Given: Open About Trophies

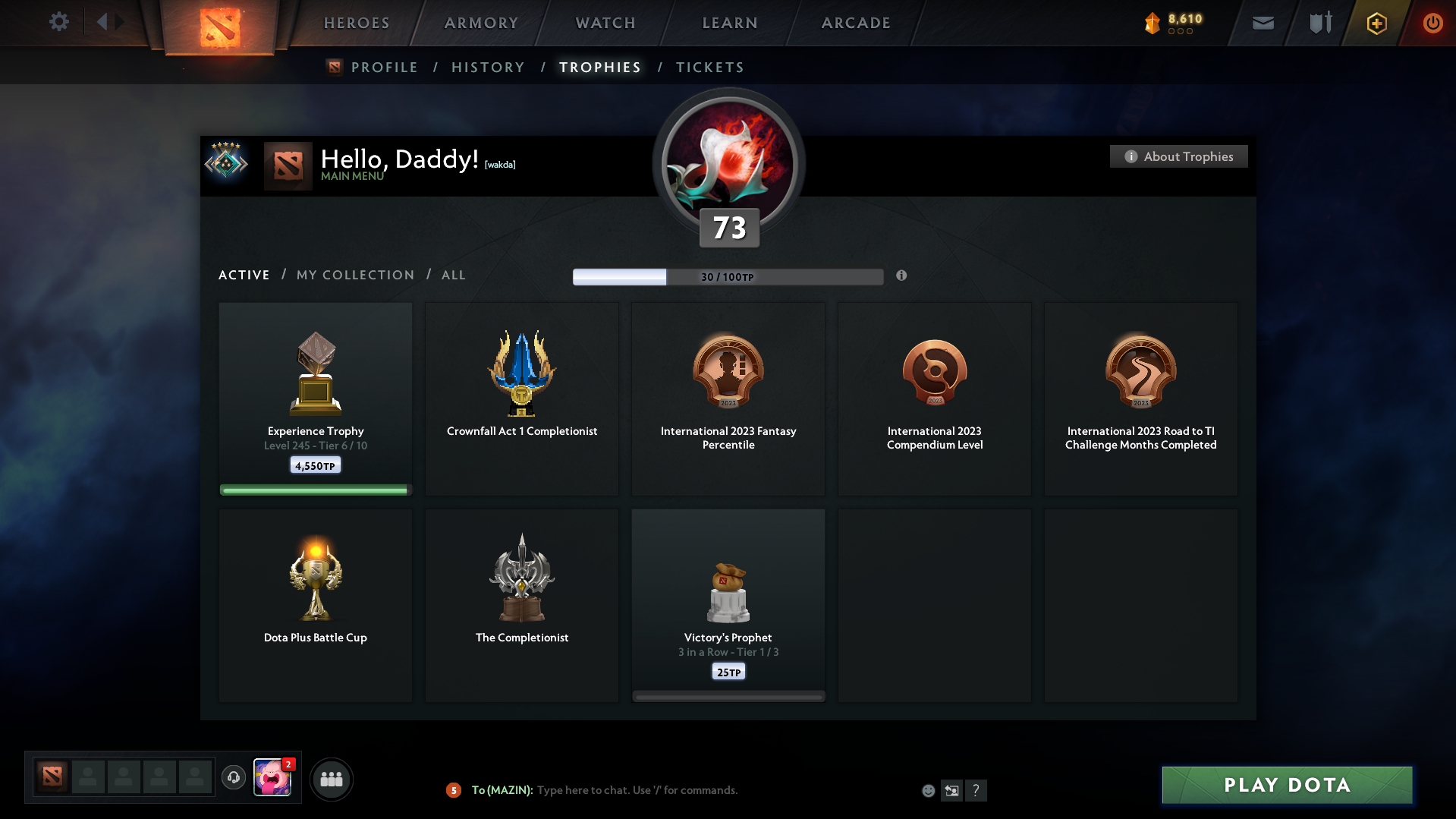Looking at the screenshot, I should coord(1178,156).
